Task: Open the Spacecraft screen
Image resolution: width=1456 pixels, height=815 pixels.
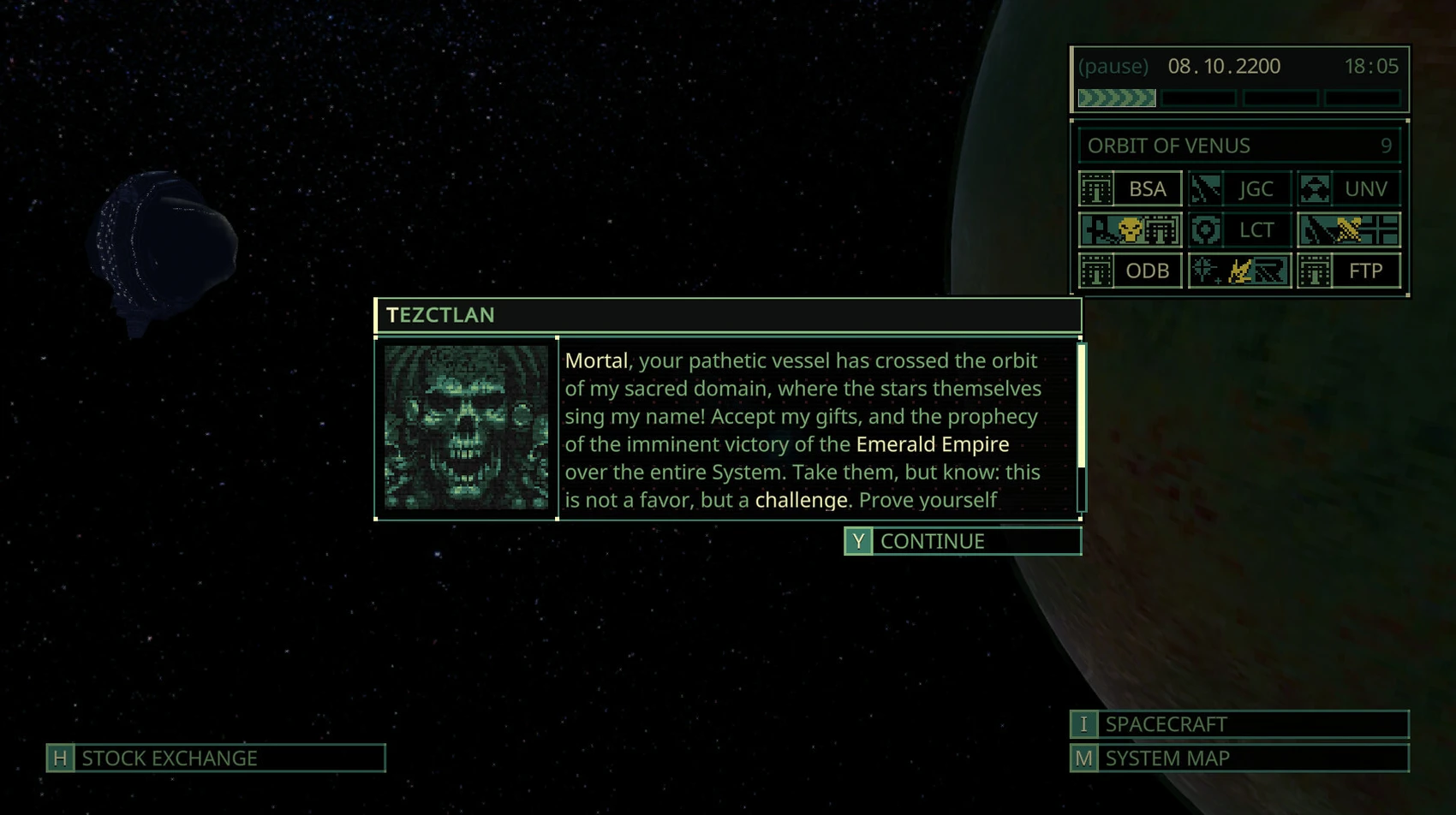Action: click(1238, 724)
